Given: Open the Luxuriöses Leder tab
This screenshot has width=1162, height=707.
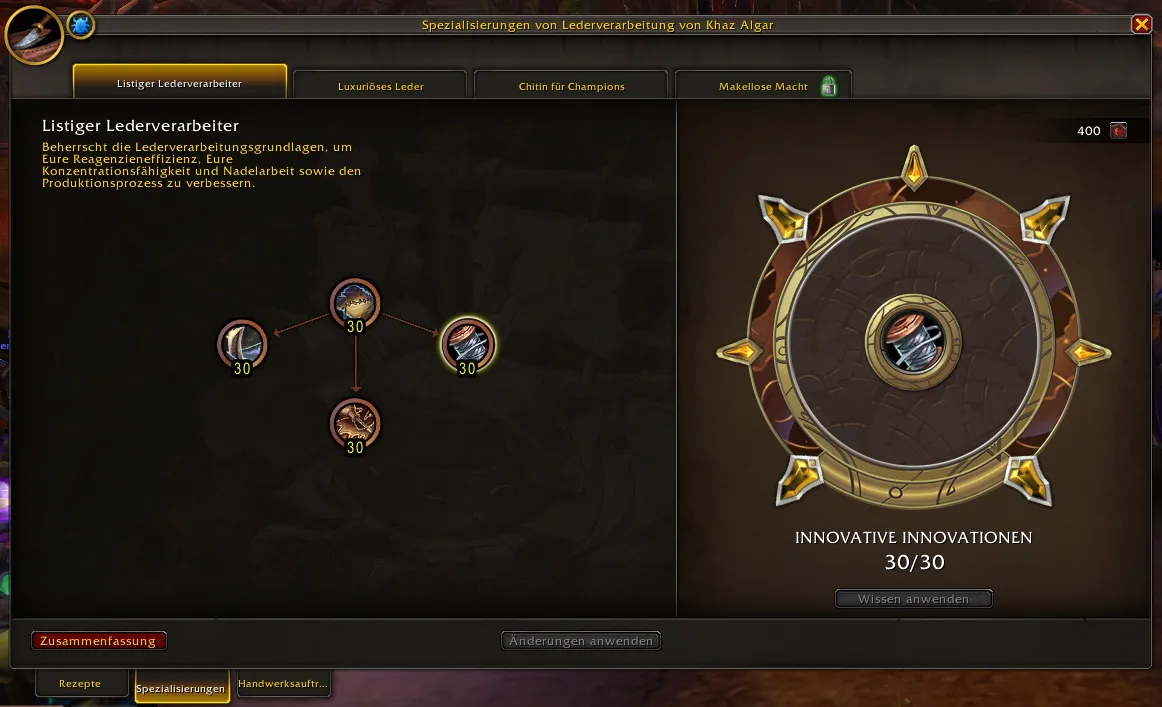Looking at the screenshot, I should click(x=380, y=86).
